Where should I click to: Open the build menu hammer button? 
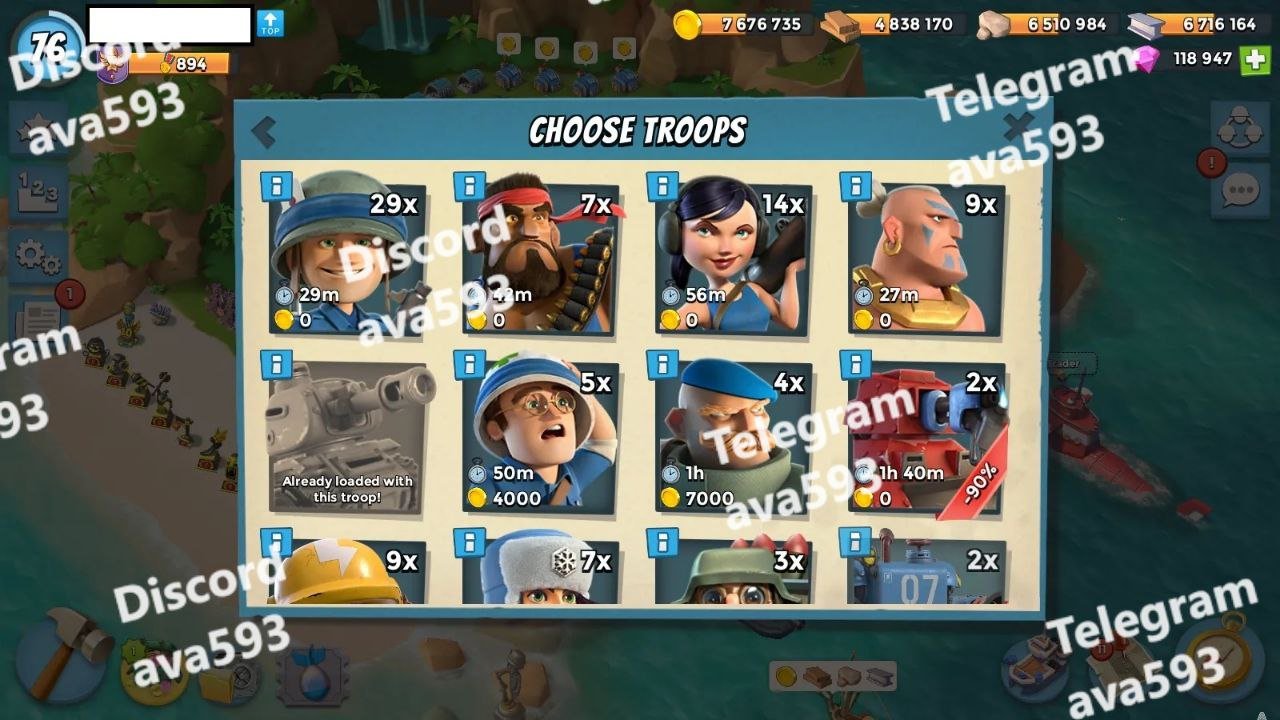pyautogui.click(x=62, y=655)
